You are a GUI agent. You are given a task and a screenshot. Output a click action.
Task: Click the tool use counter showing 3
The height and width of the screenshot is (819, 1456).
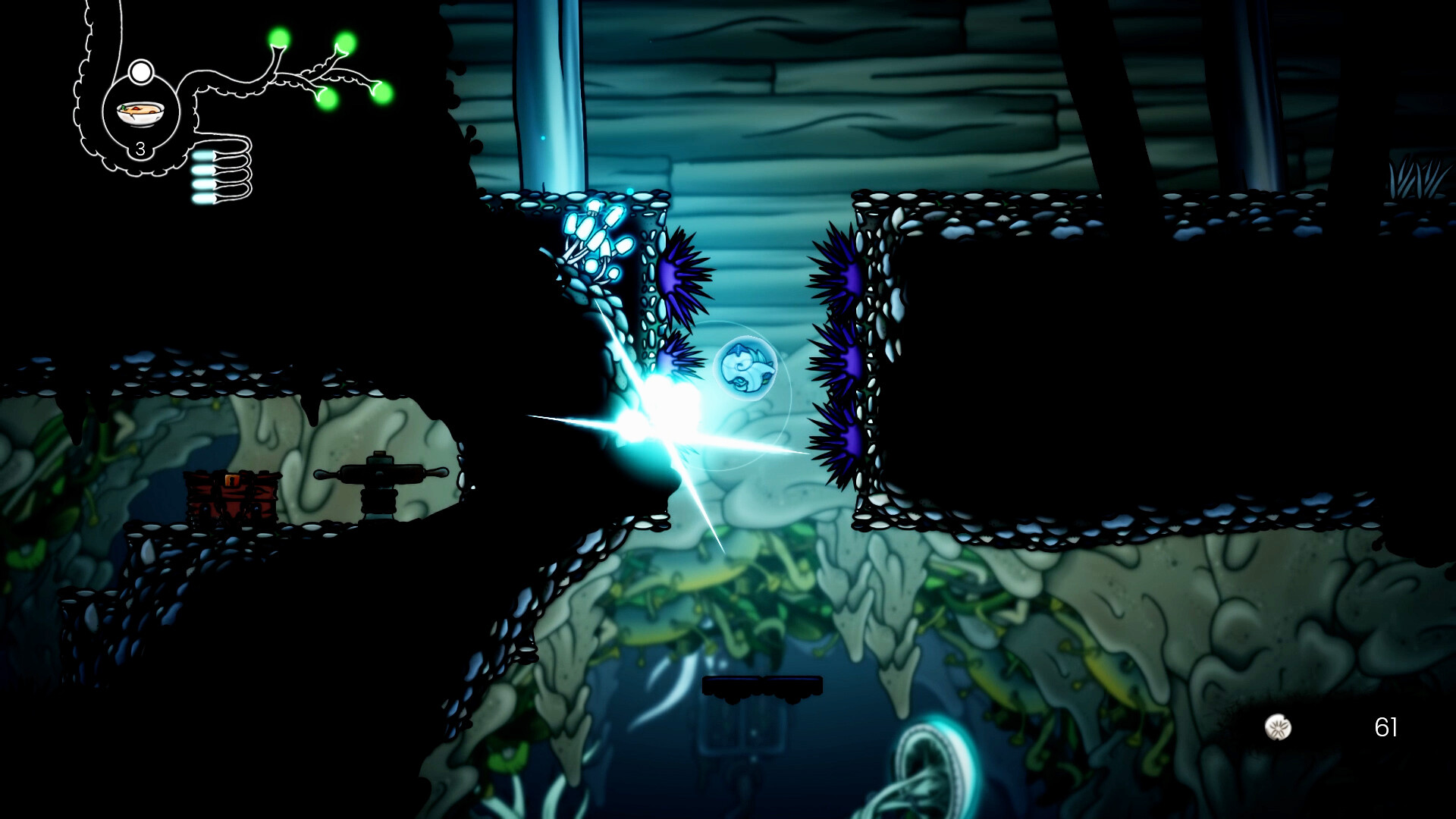pos(140,149)
